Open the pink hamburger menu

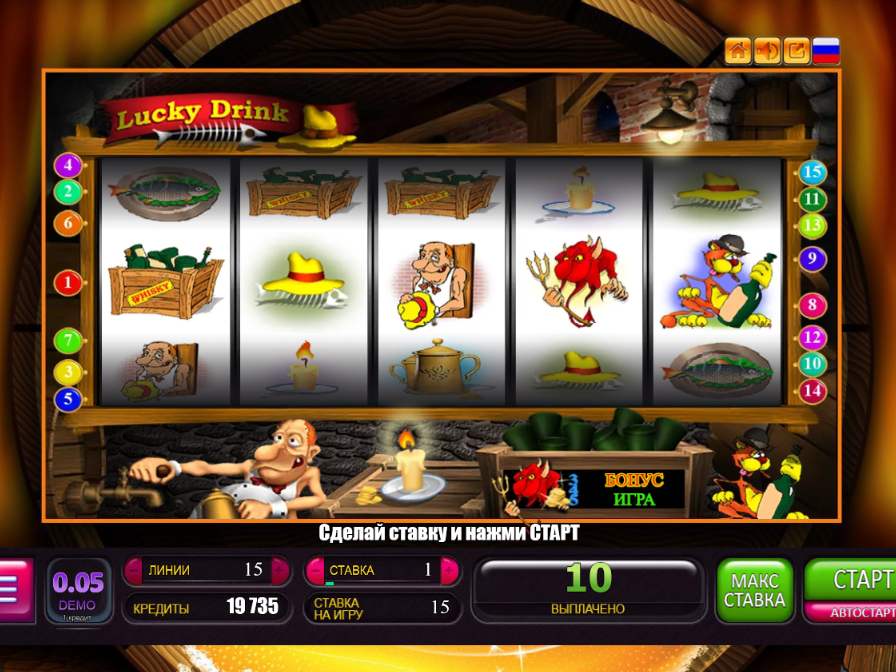pyautogui.click(x=12, y=590)
